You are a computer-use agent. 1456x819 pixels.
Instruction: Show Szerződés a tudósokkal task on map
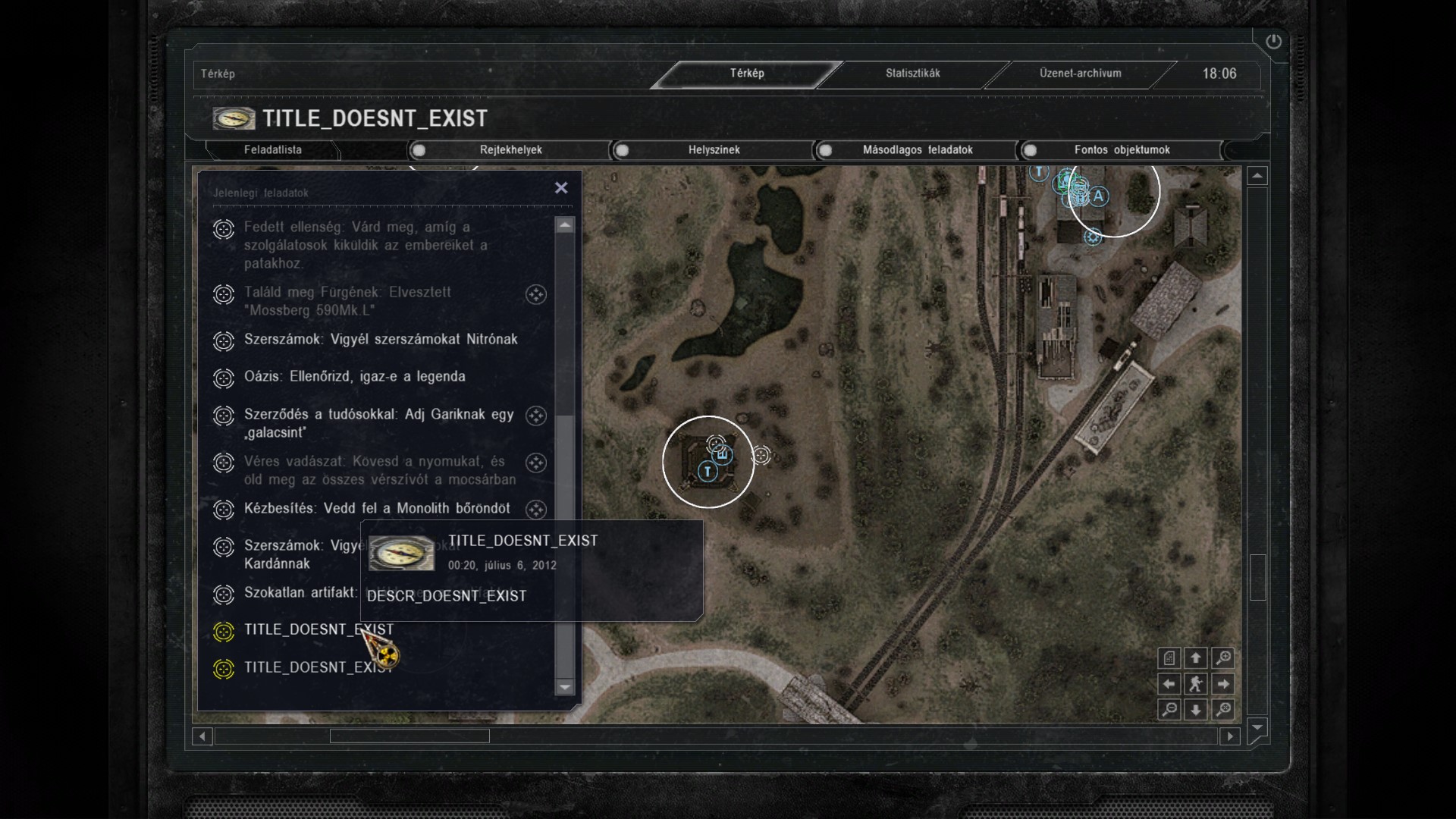click(536, 416)
